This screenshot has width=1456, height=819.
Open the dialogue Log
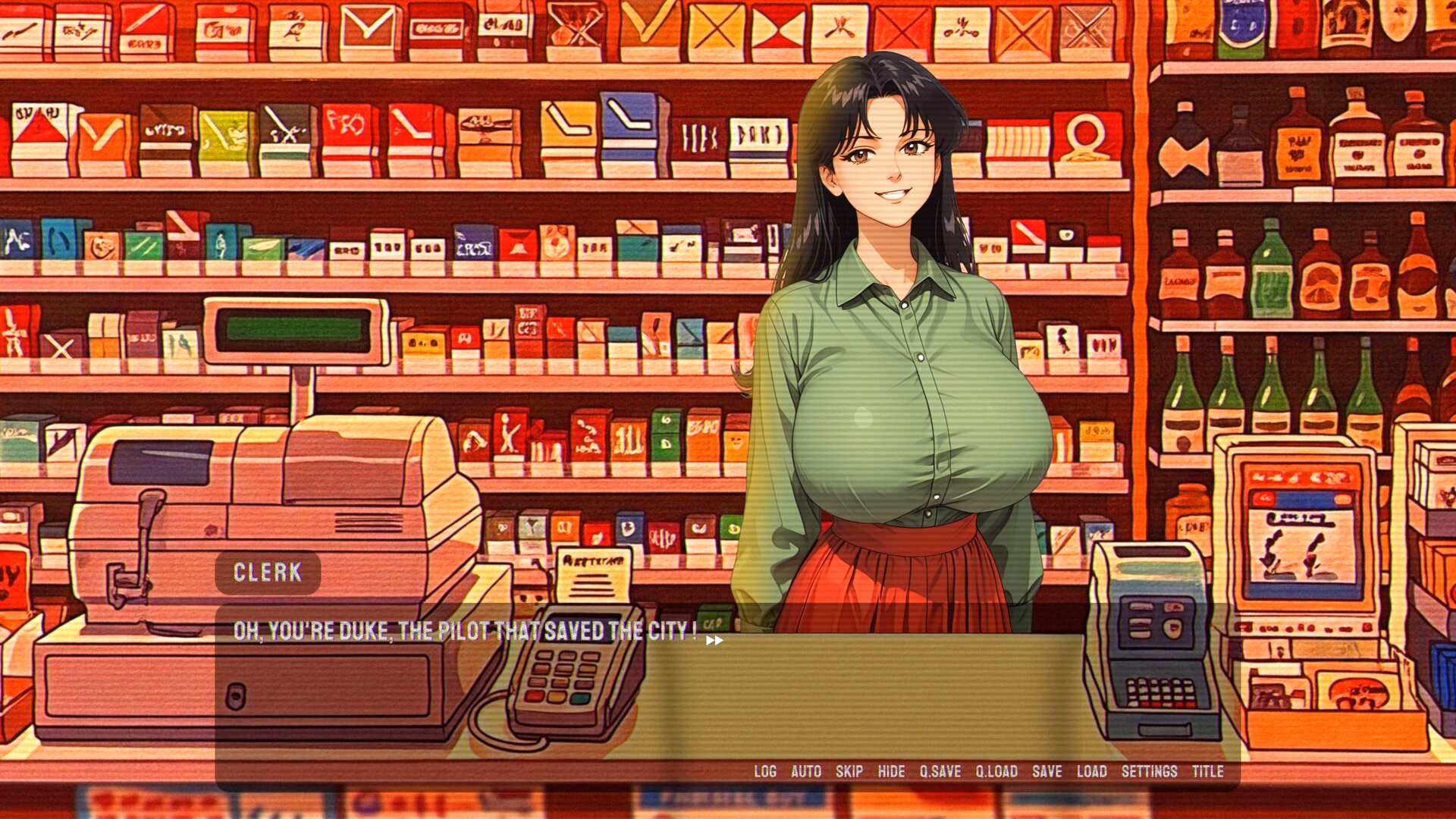pos(765,771)
